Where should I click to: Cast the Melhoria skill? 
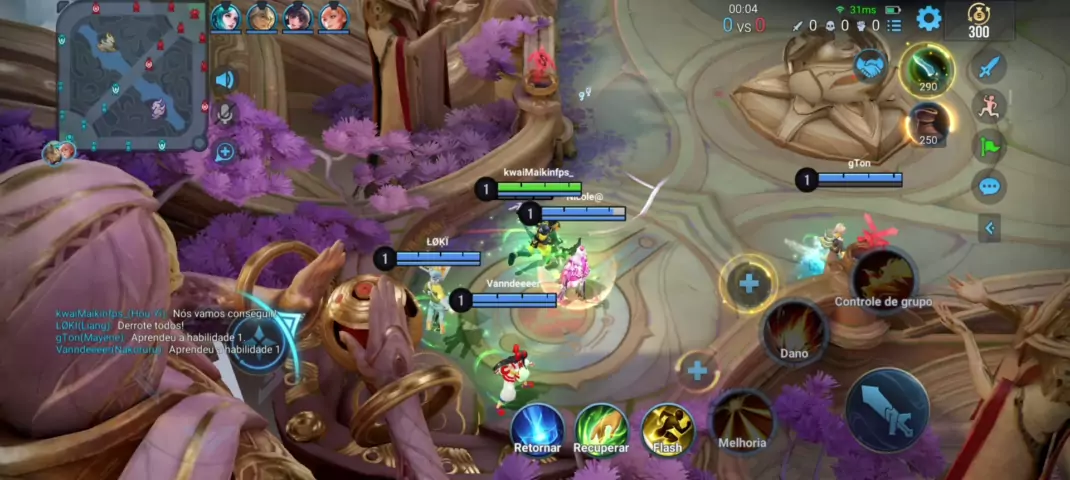pyautogui.click(x=742, y=419)
